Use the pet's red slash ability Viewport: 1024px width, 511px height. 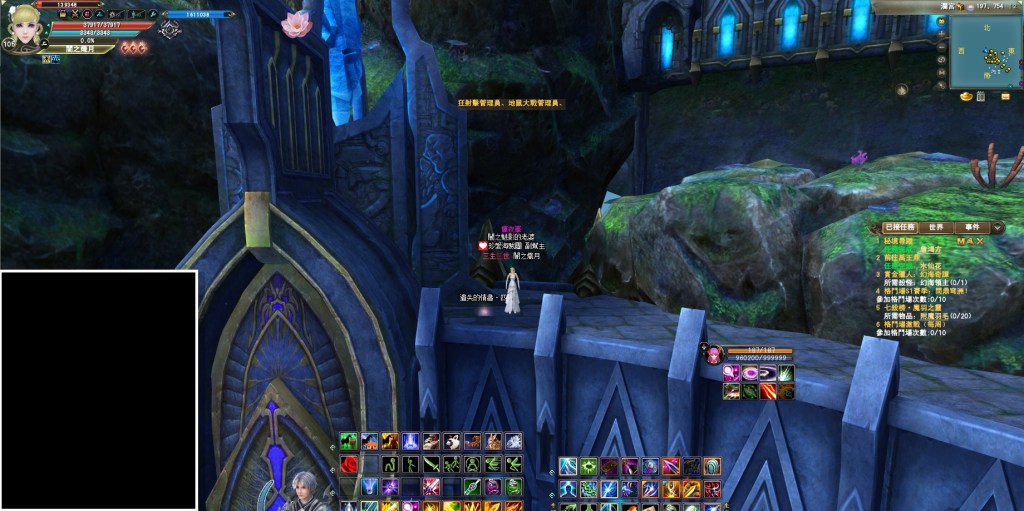click(768, 391)
